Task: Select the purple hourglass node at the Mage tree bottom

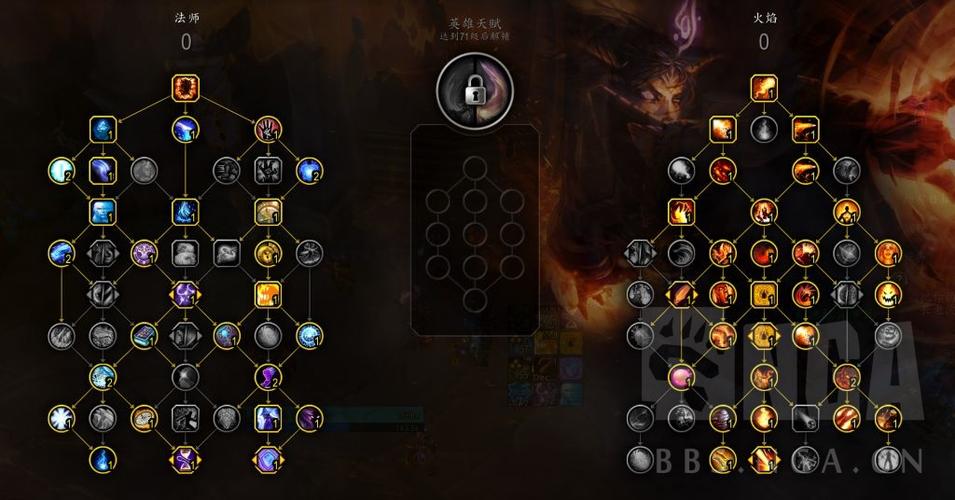Action: point(186,459)
